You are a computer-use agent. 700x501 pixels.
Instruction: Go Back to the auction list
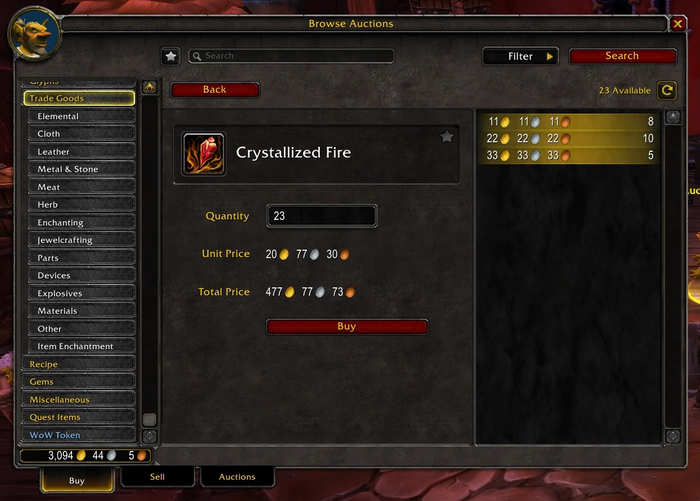coord(215,90)
